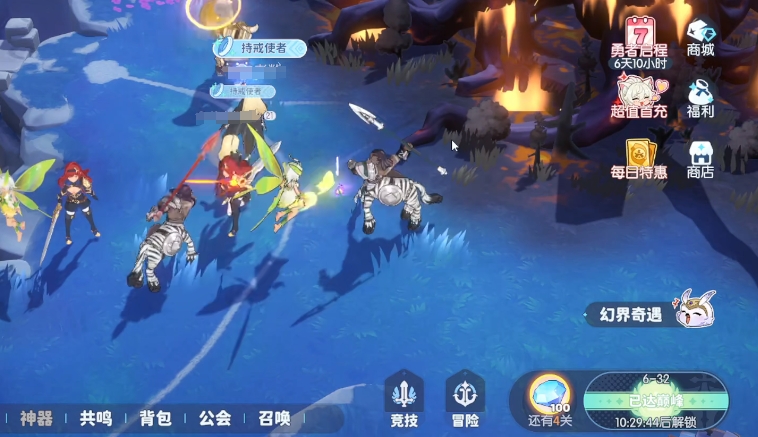Open the 每日特惠 daily deals
The height and width of the screenshot is (437, 758).
tap(640, 158)
